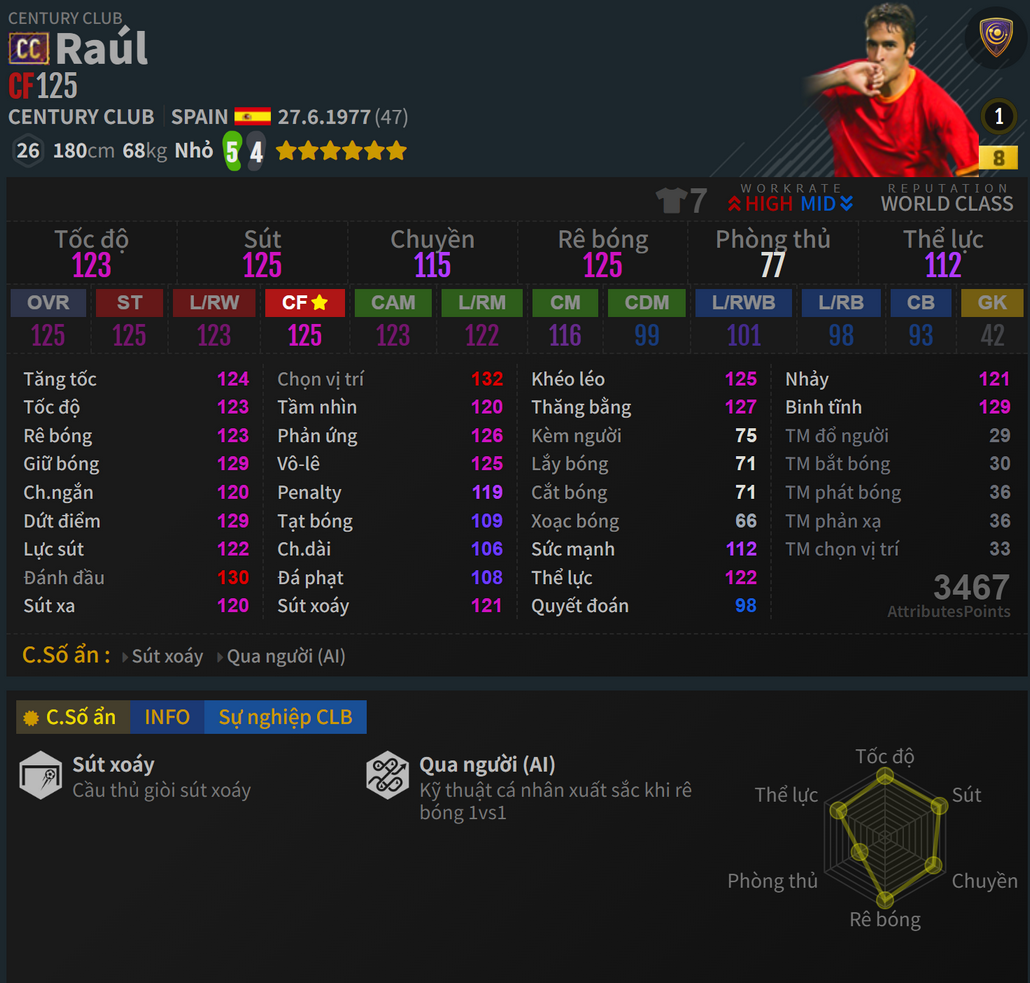Click the CM position box
The image size is (1030, 983).
pyautogui.click(x=565, y=303)
